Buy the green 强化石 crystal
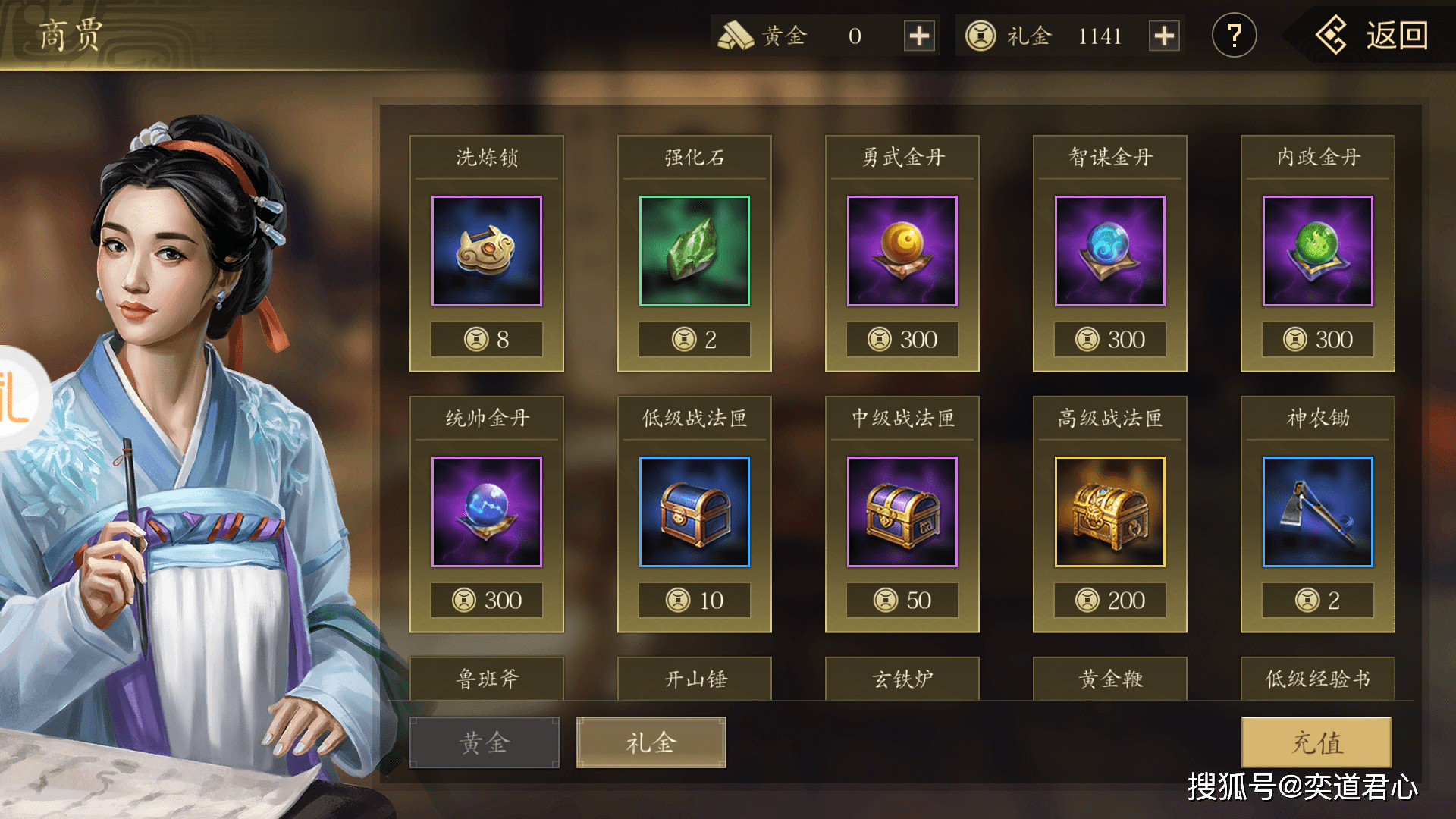Viewport: 1456px width, 819px height. 695,252
